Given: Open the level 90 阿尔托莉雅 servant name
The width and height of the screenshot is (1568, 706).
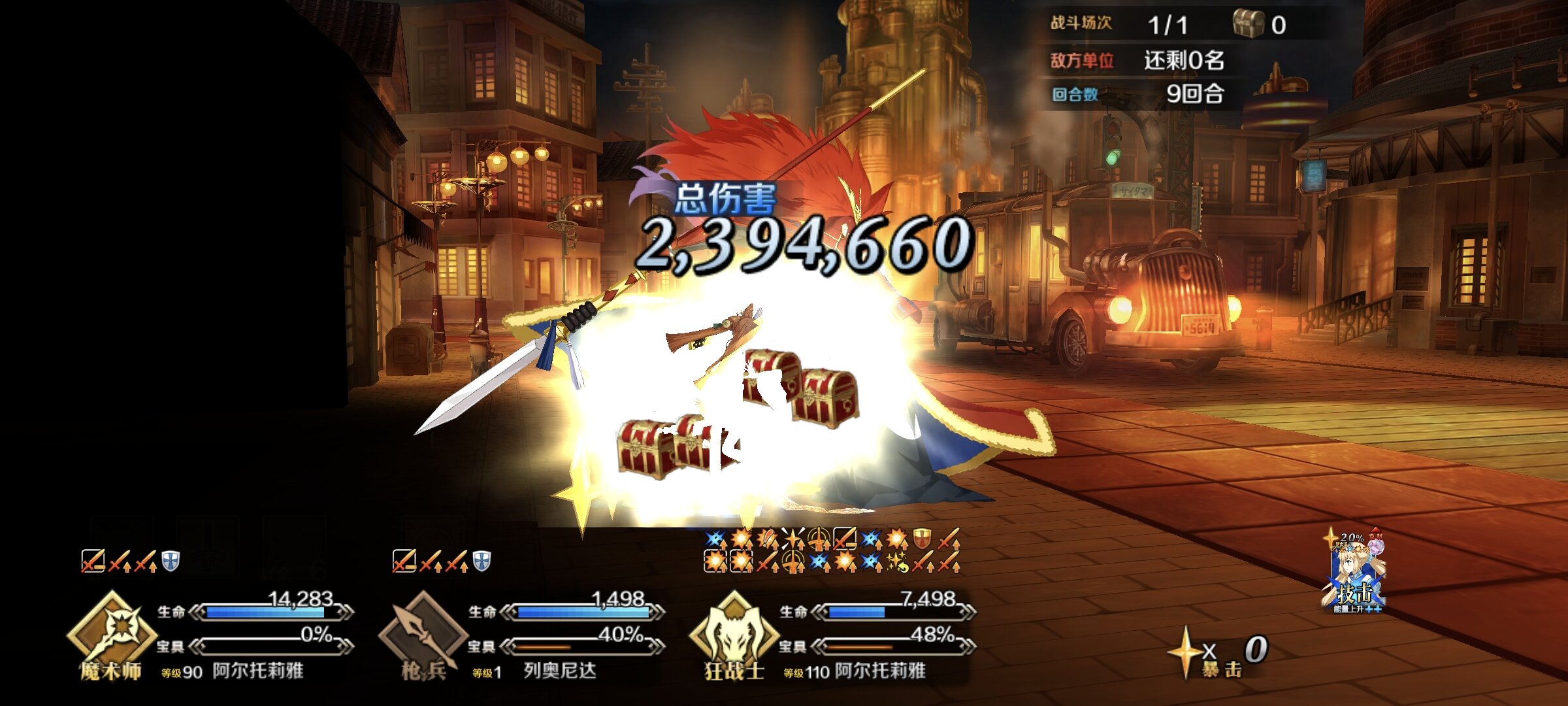Looking at the screenshot, I should pyautogui.click(x=257, y=671).
